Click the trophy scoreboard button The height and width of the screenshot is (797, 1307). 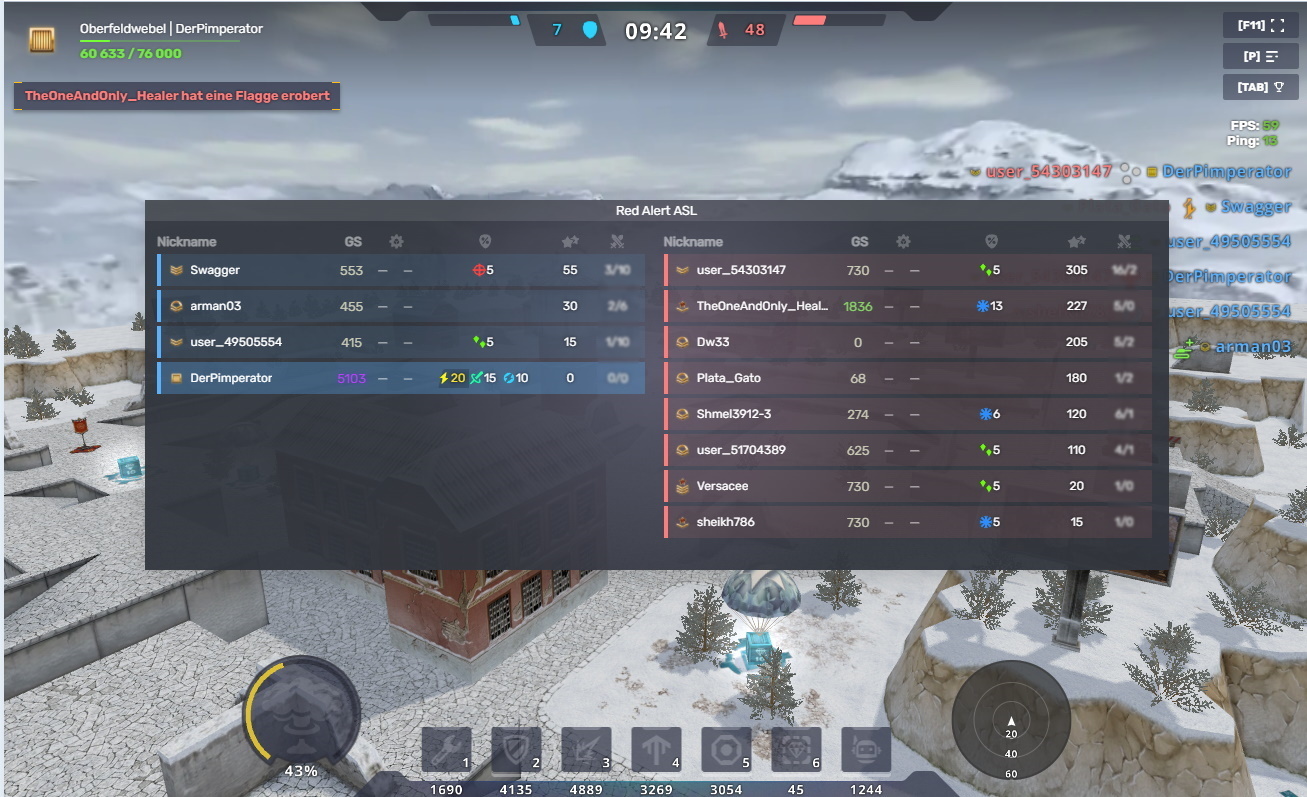pos(1260,87)
